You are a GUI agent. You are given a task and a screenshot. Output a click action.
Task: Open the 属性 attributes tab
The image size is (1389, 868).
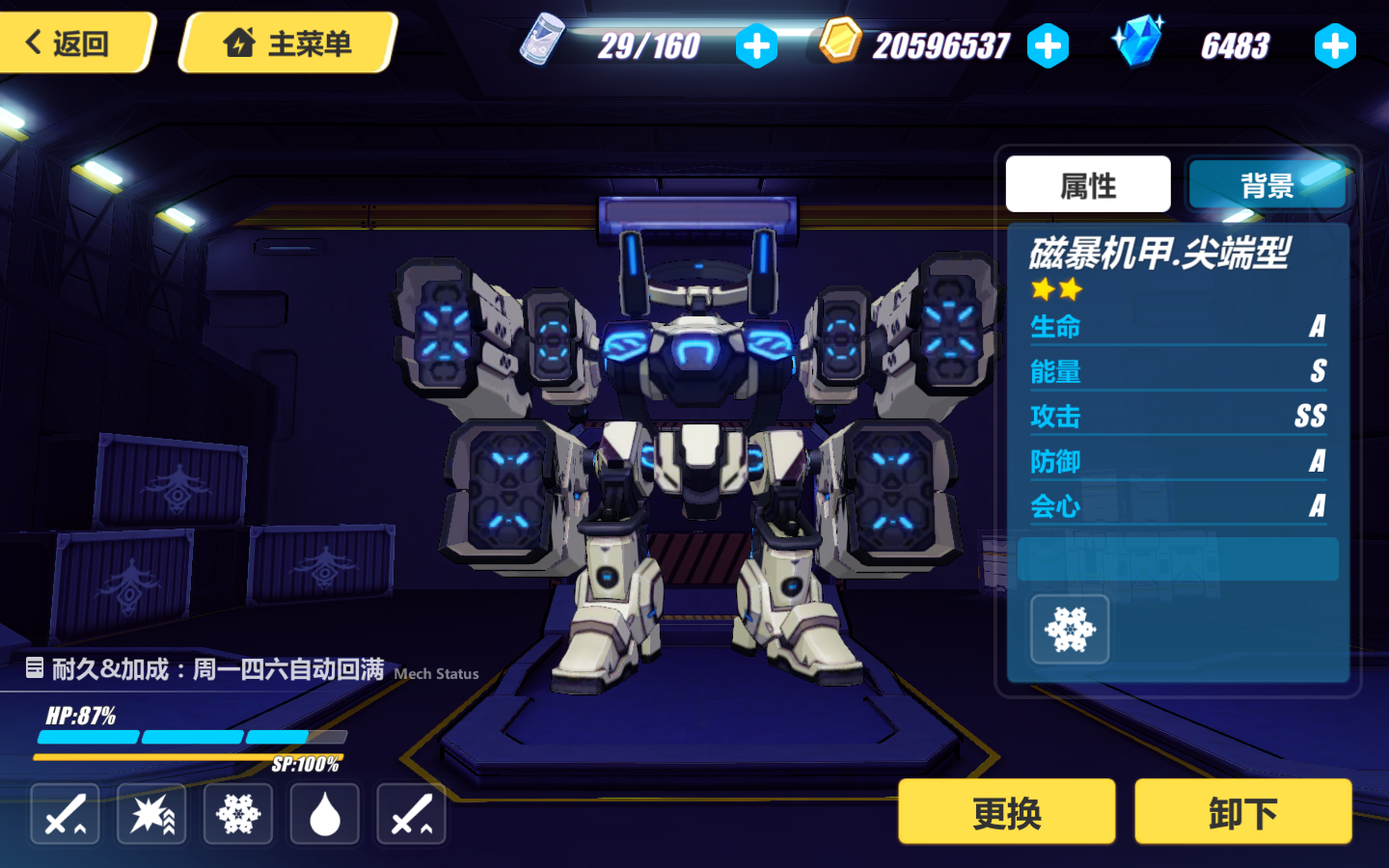point(1088,183)
